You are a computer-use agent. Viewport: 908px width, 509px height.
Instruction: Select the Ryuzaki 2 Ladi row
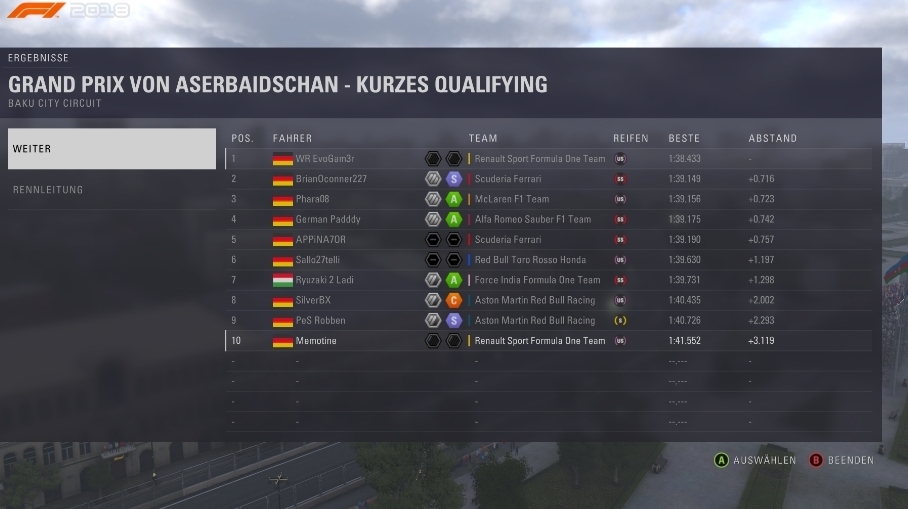coord(548,280)
